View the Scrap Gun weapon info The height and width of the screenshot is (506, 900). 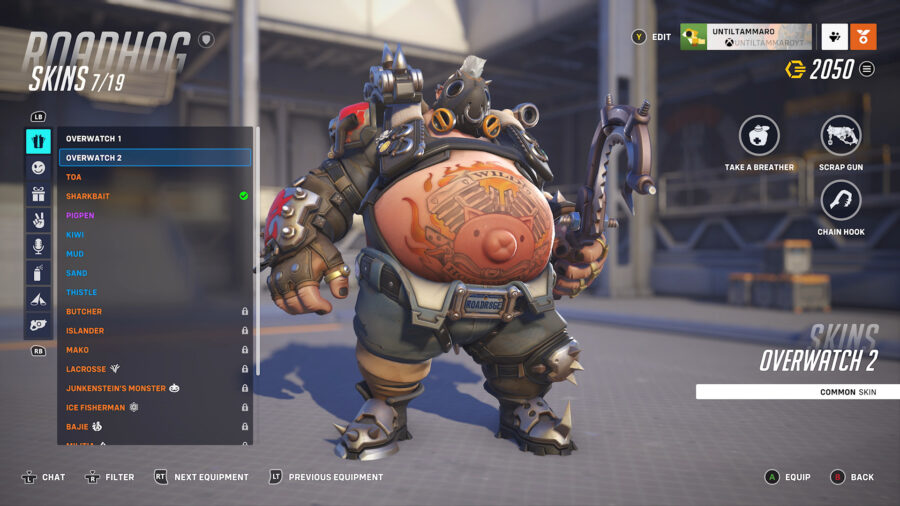click(840, 137)
